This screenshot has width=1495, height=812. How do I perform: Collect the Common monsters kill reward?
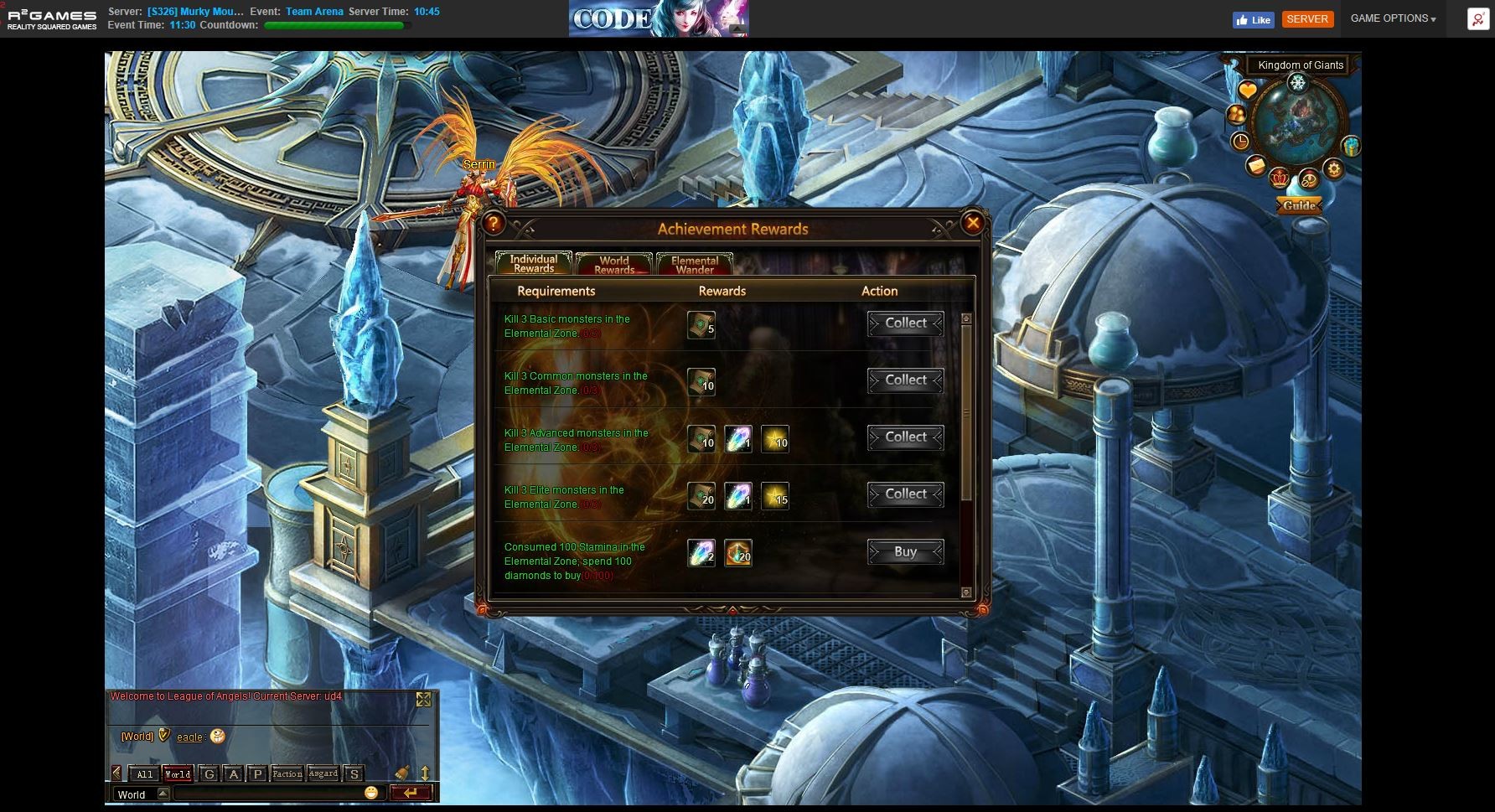pyautogui.click(x=905, y=380)
